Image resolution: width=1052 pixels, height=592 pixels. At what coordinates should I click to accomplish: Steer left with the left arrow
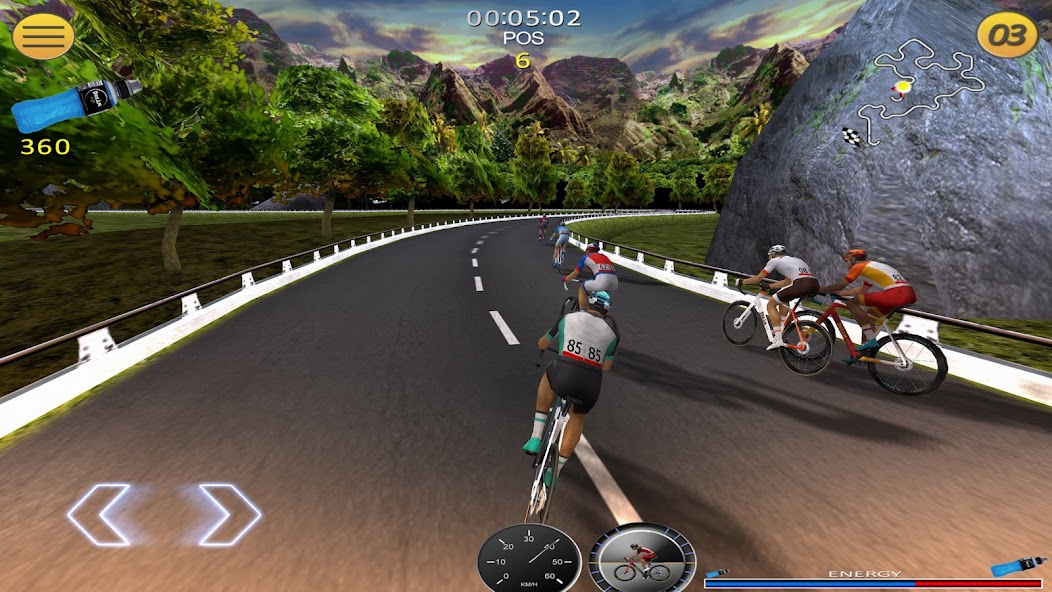click(x=100, y=515)
